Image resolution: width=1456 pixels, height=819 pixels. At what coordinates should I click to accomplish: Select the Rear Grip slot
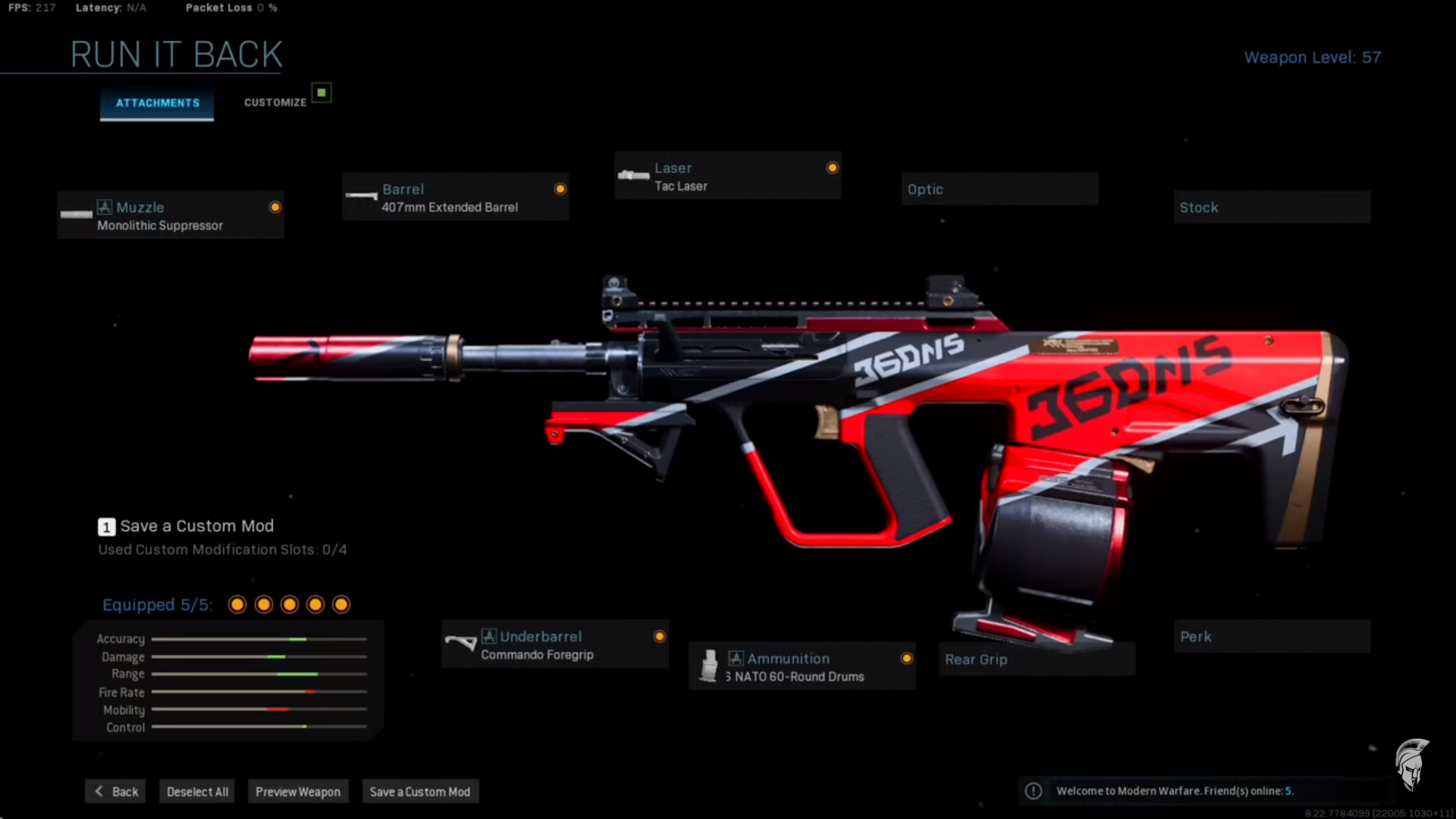(x=1037, y=659)
